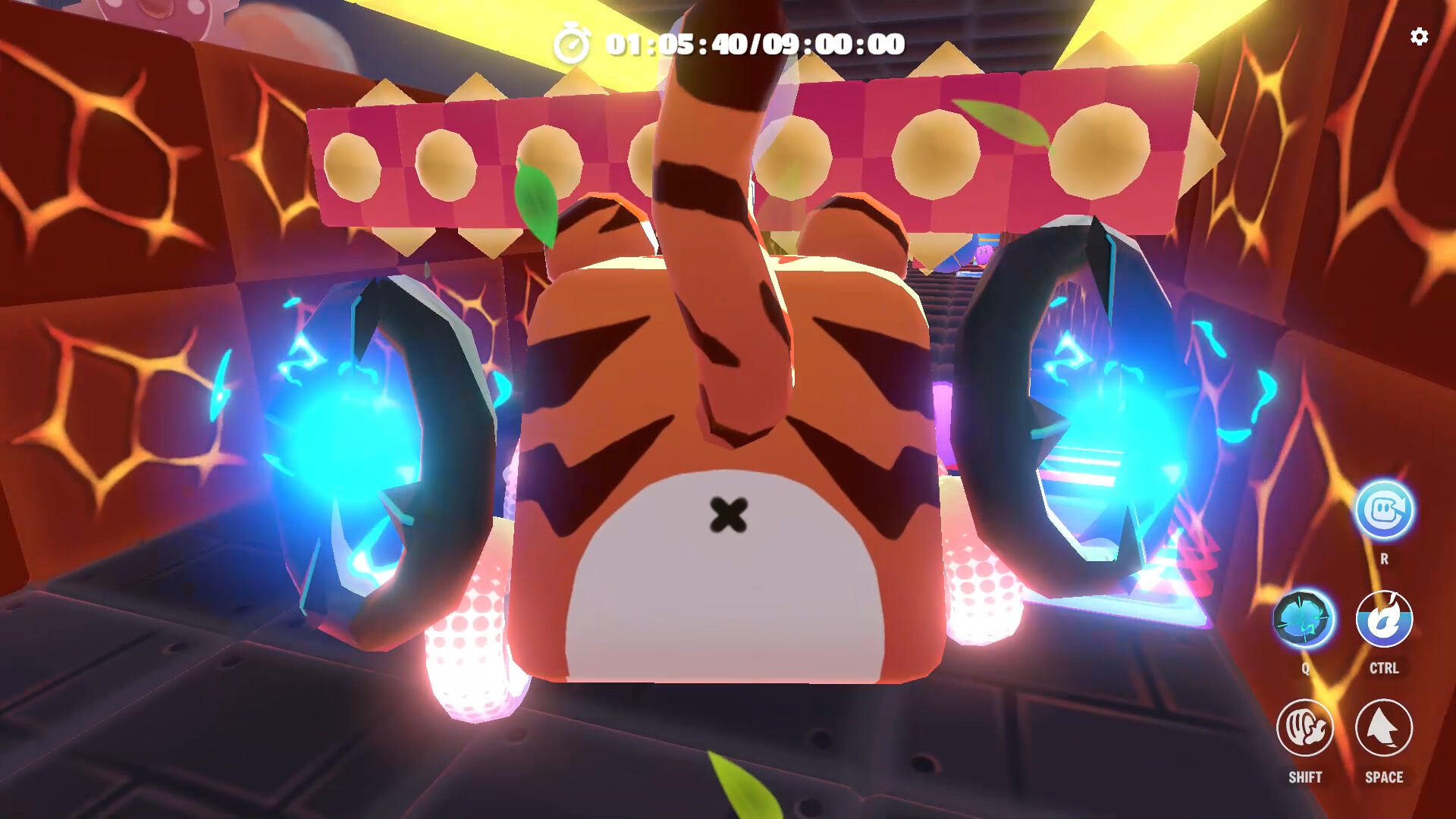Click the R key label
The image size is (1456, 819).
coord(1385,559)
